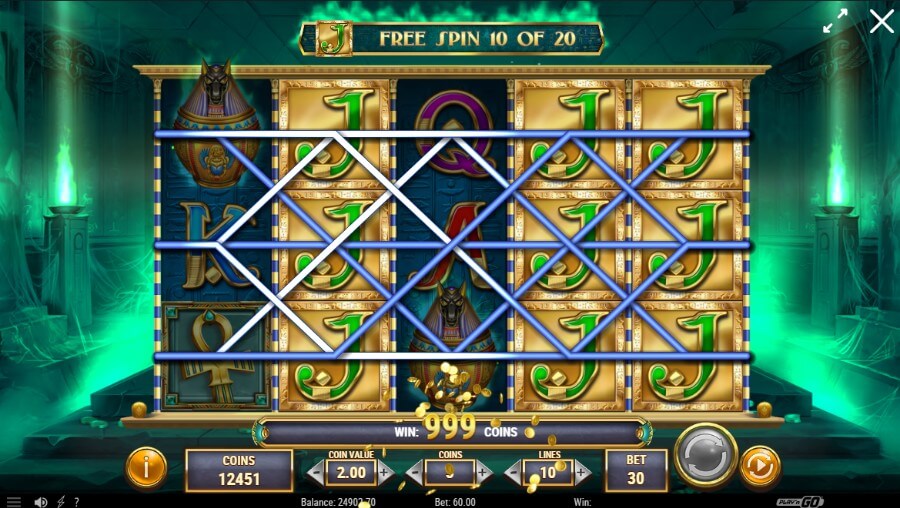Open the hamburger menu

point(14,501)
